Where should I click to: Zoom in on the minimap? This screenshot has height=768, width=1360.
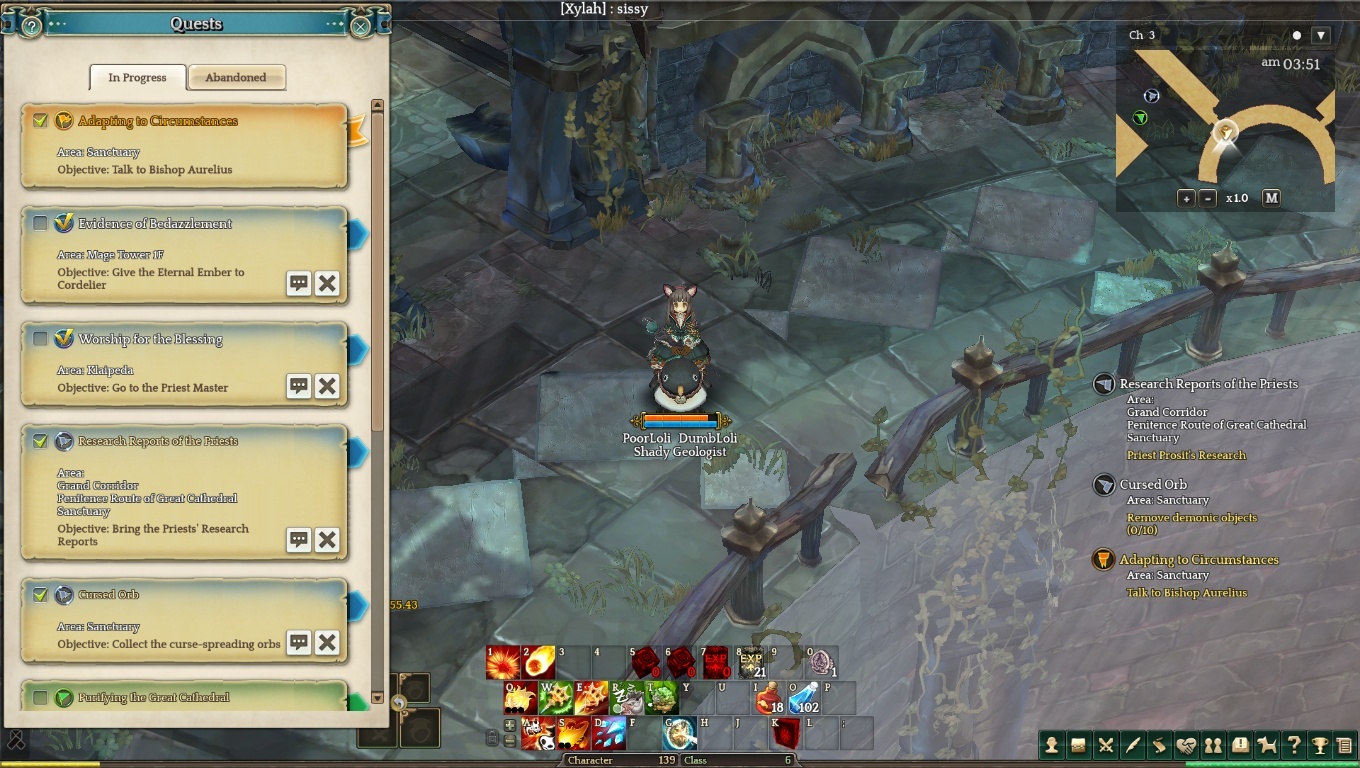(1187, 198)
